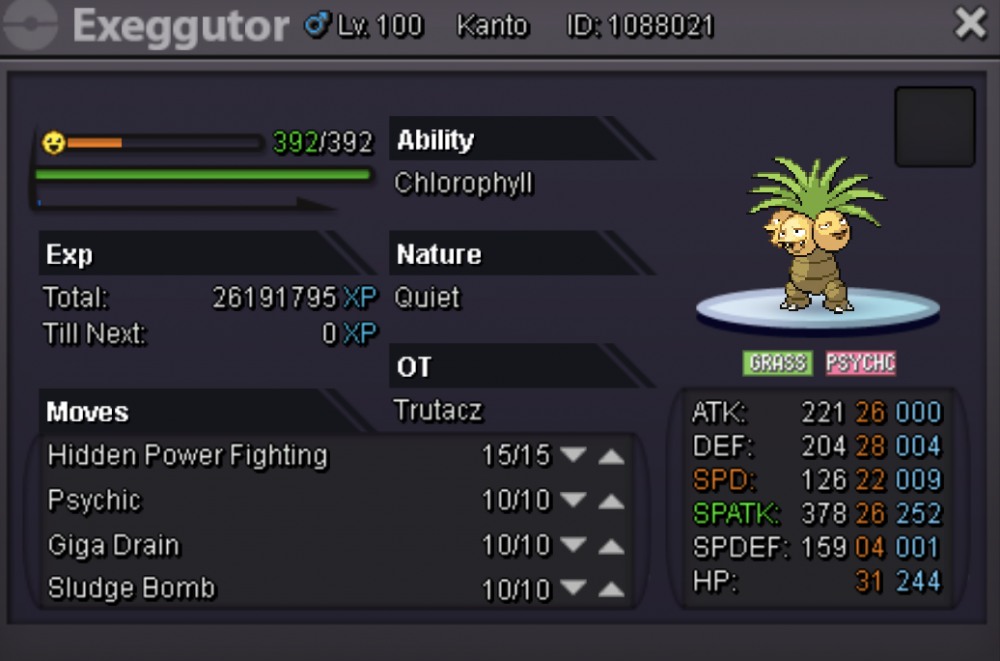Move Psychic up in the move list
The image size is (1000, 661).
pos(611,501)
